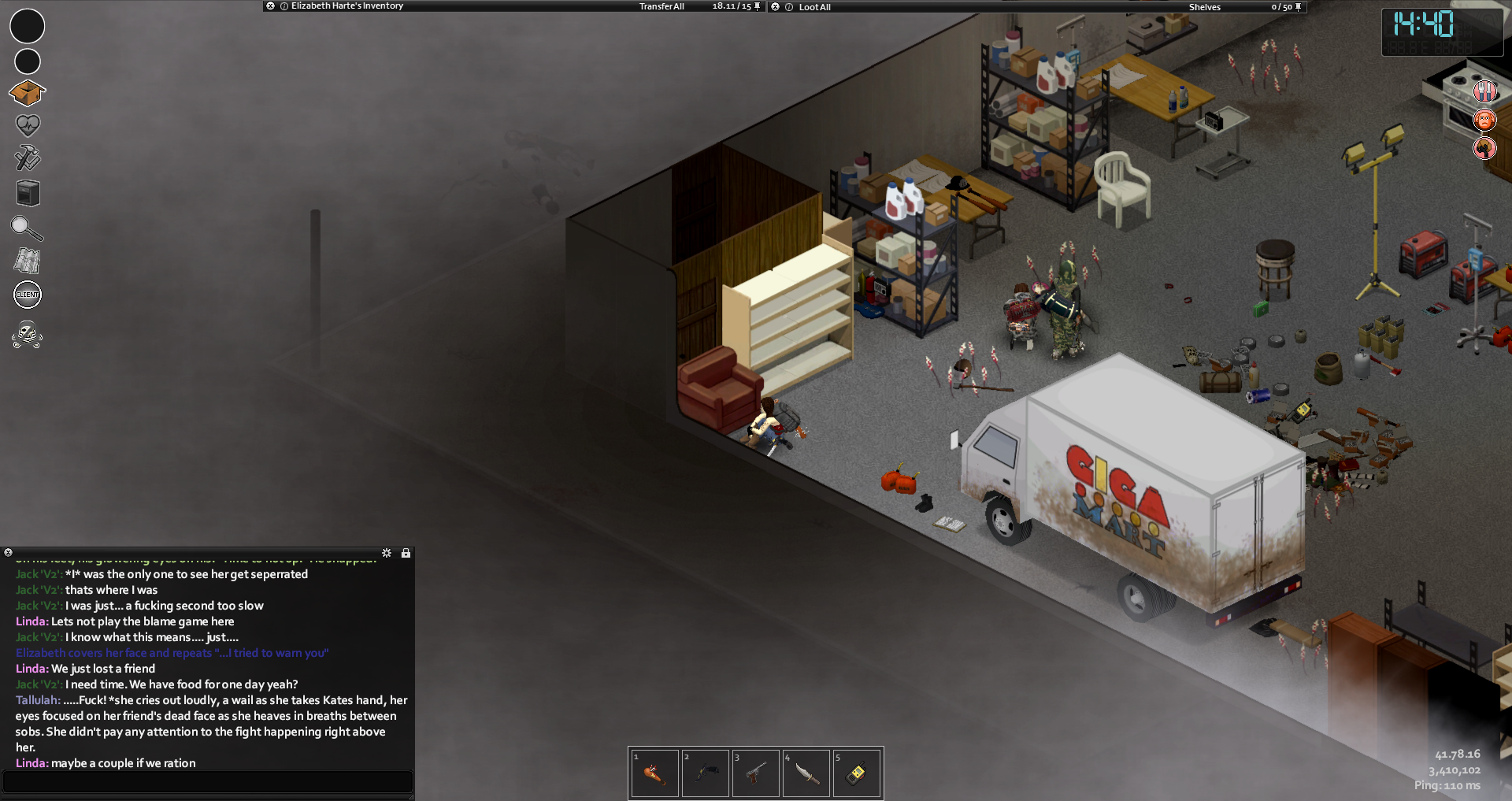Screen dimensions: 1512x801
Task: Close the Loot window
Action: (x=775, y=6)
